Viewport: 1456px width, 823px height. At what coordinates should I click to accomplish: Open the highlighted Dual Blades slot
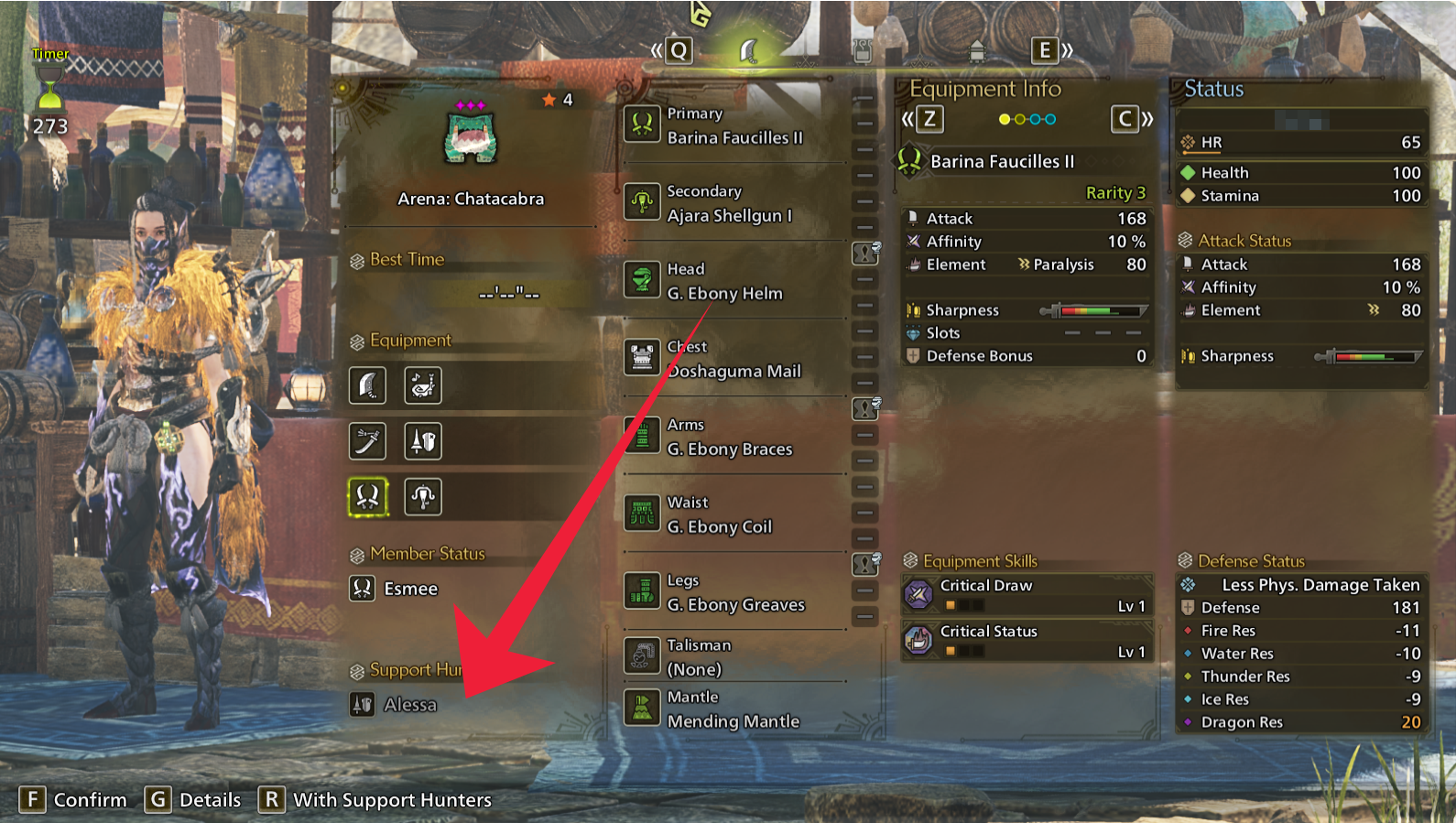click(367, 497)
